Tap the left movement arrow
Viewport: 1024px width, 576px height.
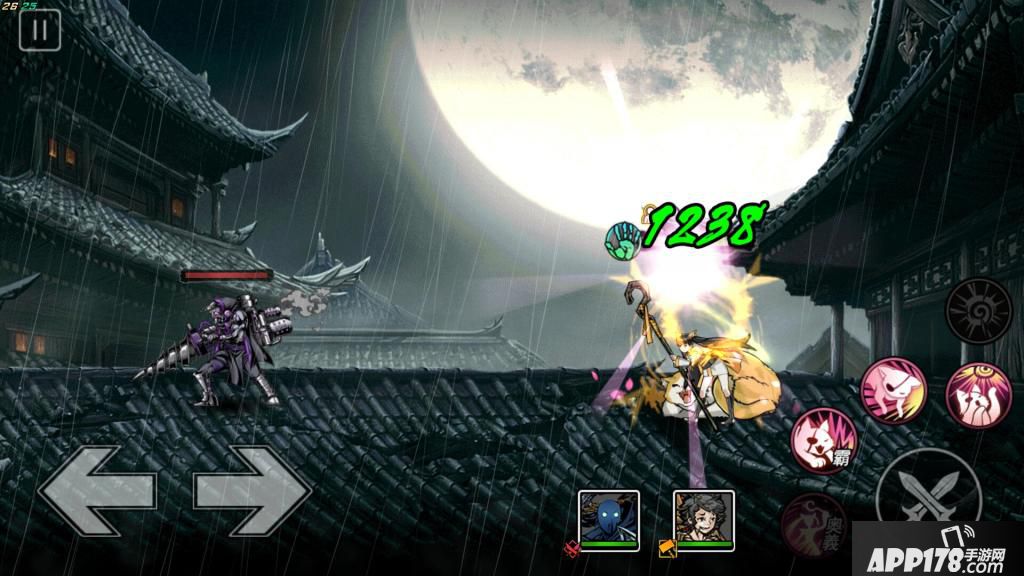coord(97,491)
